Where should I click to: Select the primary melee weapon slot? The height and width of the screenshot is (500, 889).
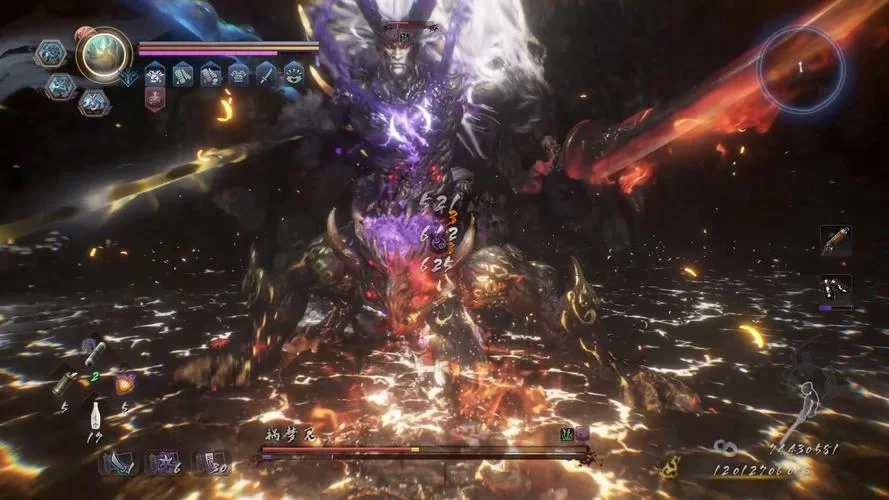(836, 240)
